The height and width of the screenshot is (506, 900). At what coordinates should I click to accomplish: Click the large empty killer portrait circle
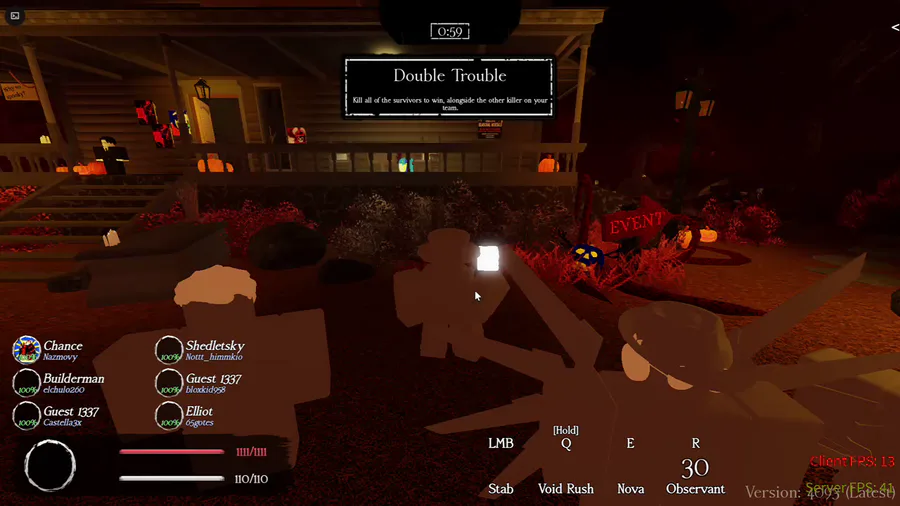(x=50, y=467)
